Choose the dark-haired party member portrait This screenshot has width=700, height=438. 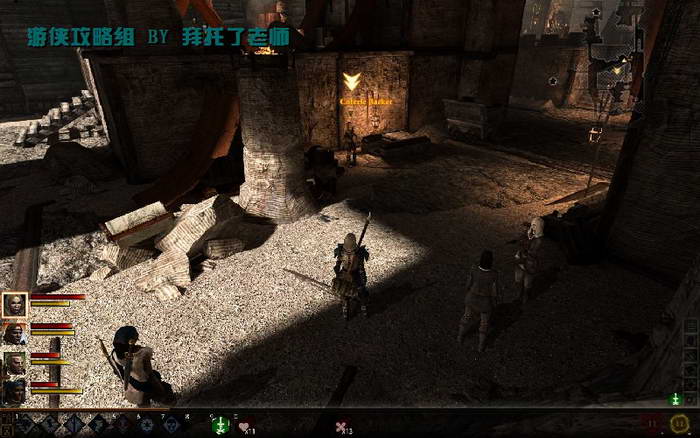[x=15, y=391]
